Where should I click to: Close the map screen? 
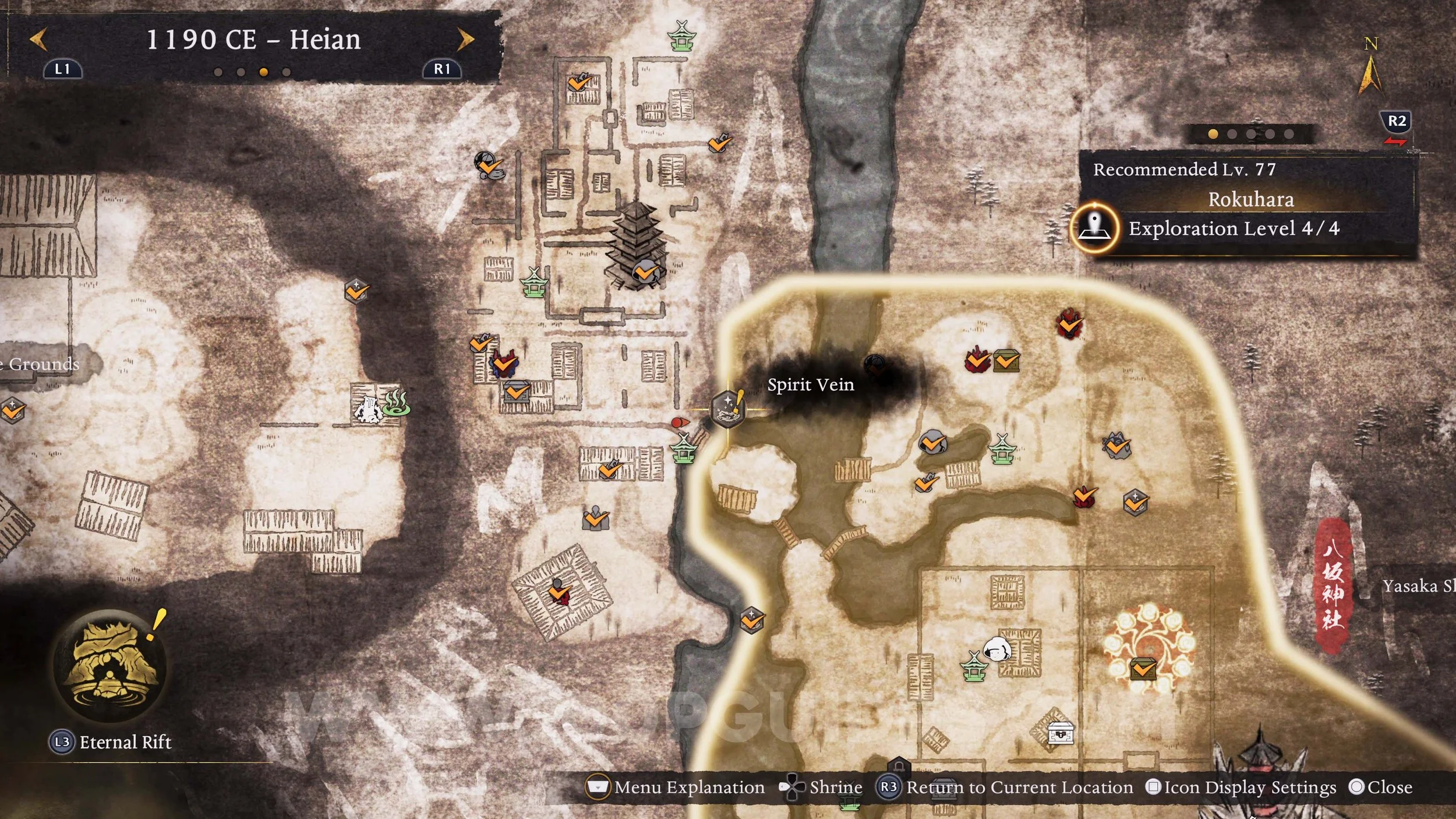coord(1380,788)
